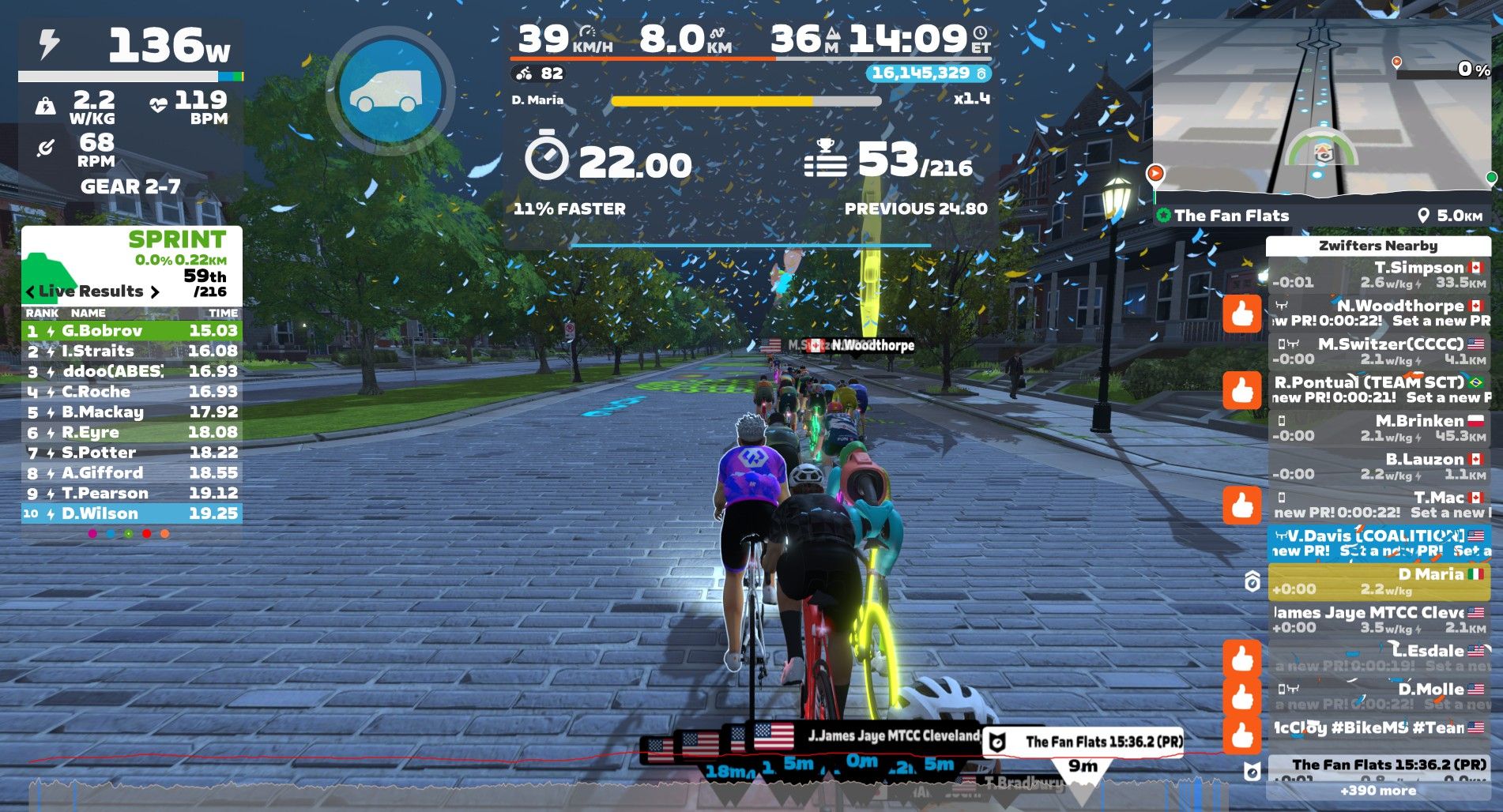Select G.Bobrov in sprint leaderboard
The width and height of the screenshot is (1503, 812).
tap(131, 330)
